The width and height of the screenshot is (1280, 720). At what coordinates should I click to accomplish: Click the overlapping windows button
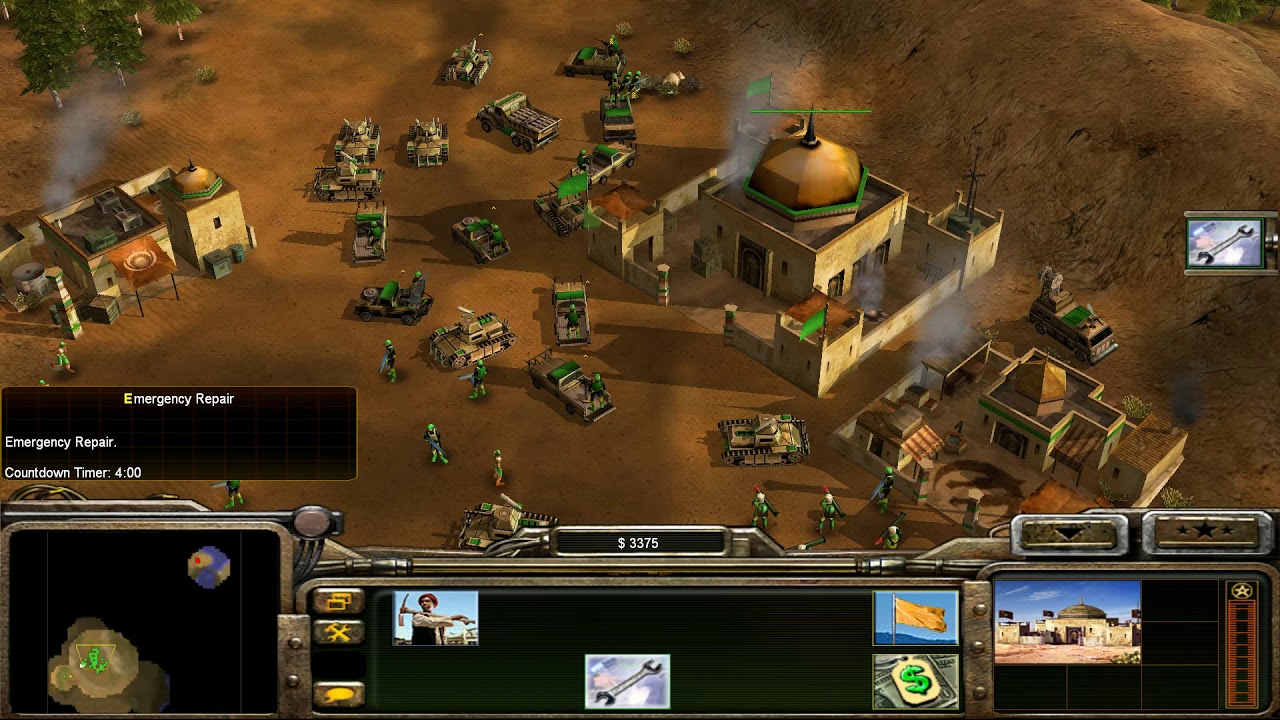click(x=338, y=601)
